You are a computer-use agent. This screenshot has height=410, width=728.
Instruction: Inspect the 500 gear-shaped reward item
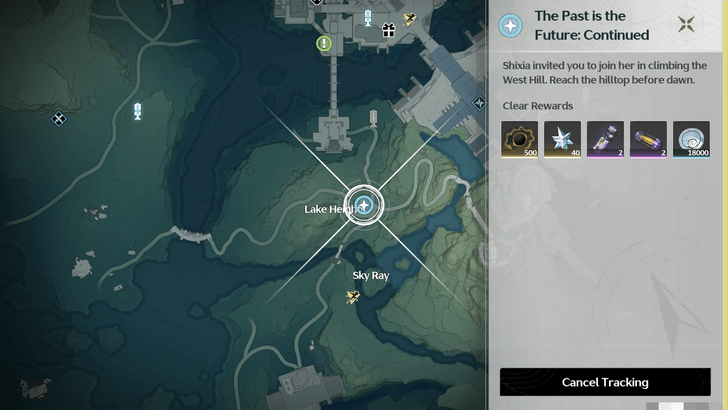click(520, 140)
